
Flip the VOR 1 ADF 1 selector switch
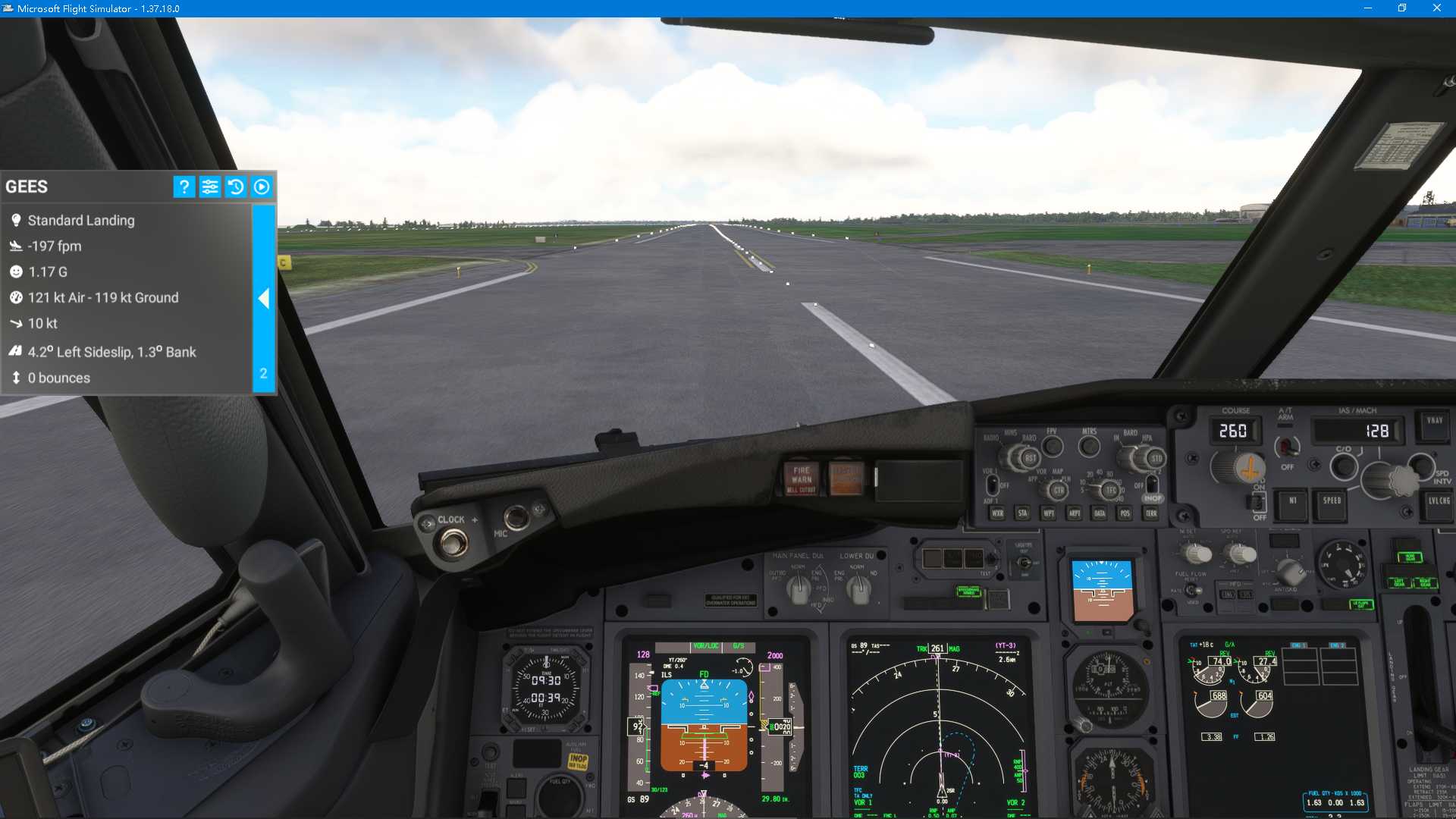click(x=992, y=483)
